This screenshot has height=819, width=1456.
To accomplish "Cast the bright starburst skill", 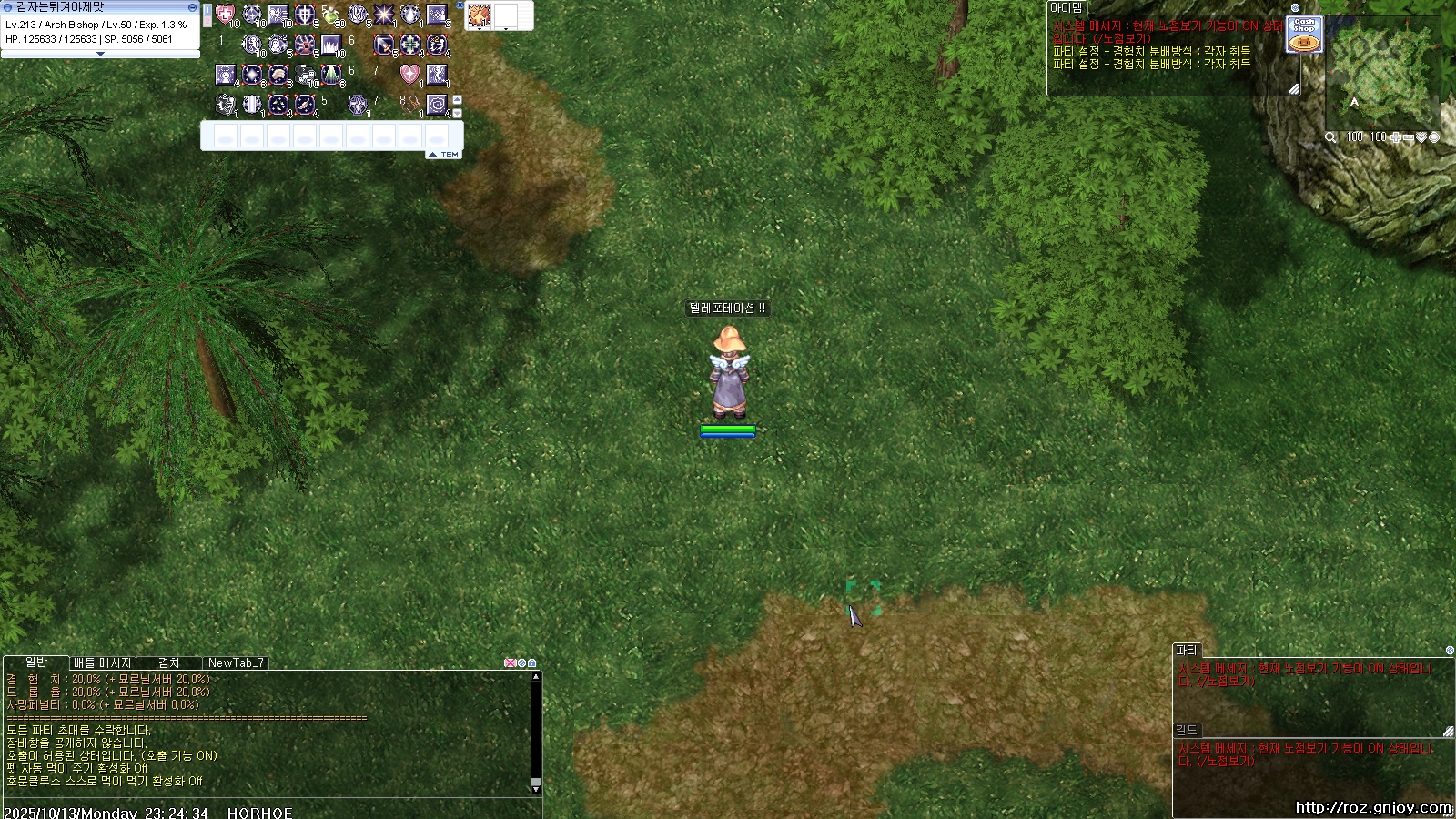I will pos(384,15).
